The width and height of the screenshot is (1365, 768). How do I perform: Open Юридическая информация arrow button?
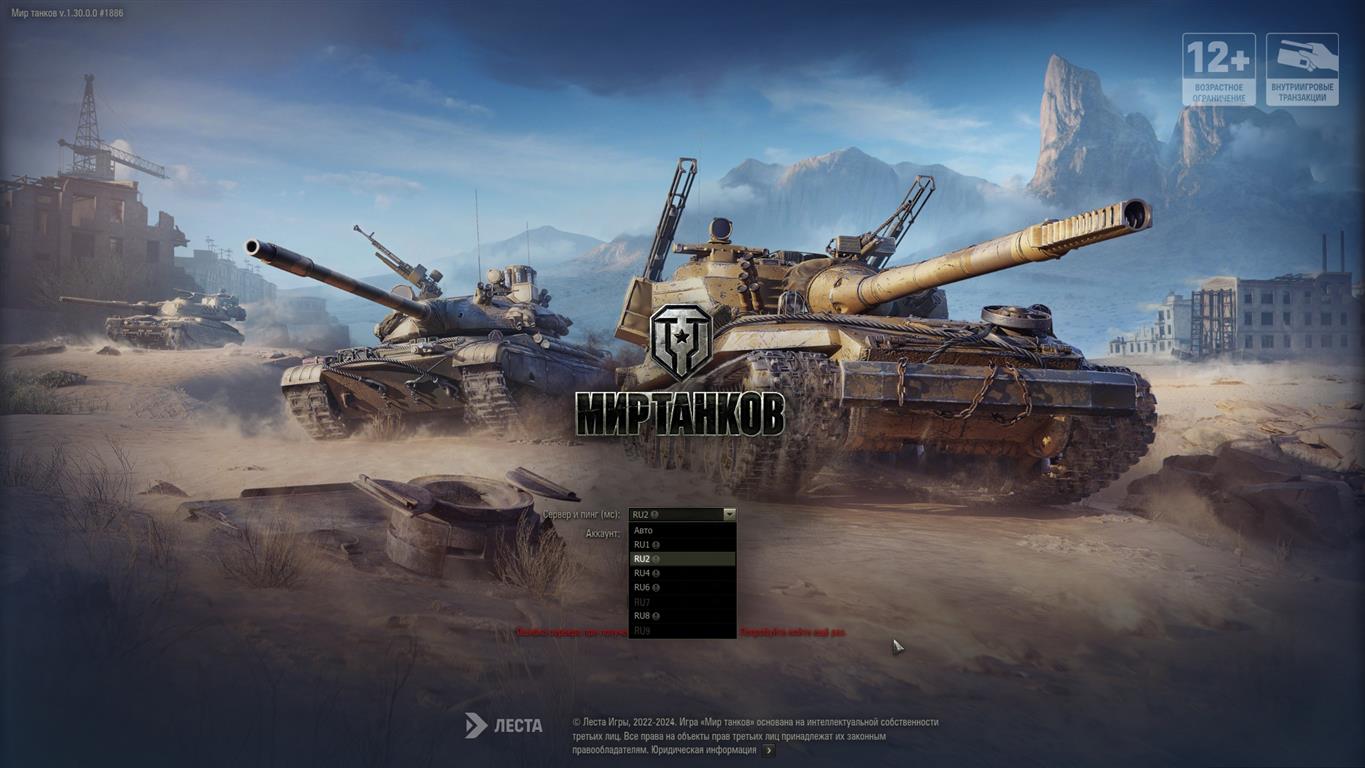tap(768, 750)
